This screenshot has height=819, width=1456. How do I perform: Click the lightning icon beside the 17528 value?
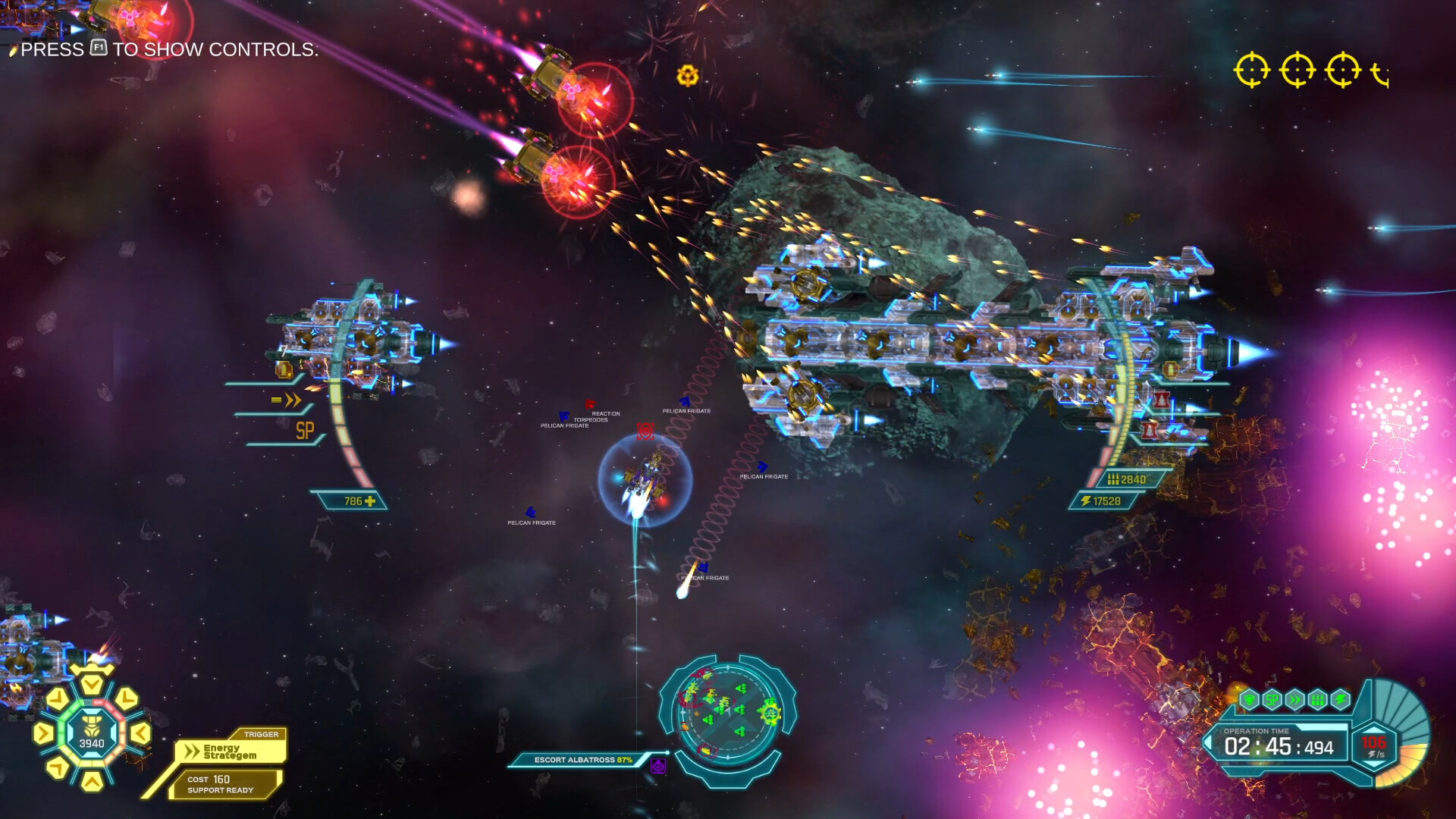(x=1086, y=500)
